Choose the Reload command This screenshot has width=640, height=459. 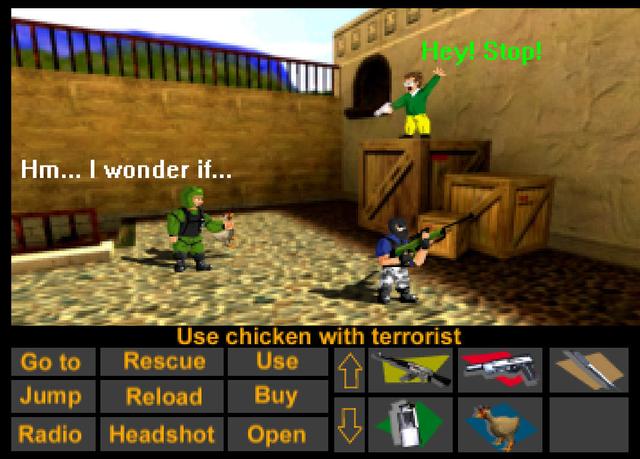162,396
